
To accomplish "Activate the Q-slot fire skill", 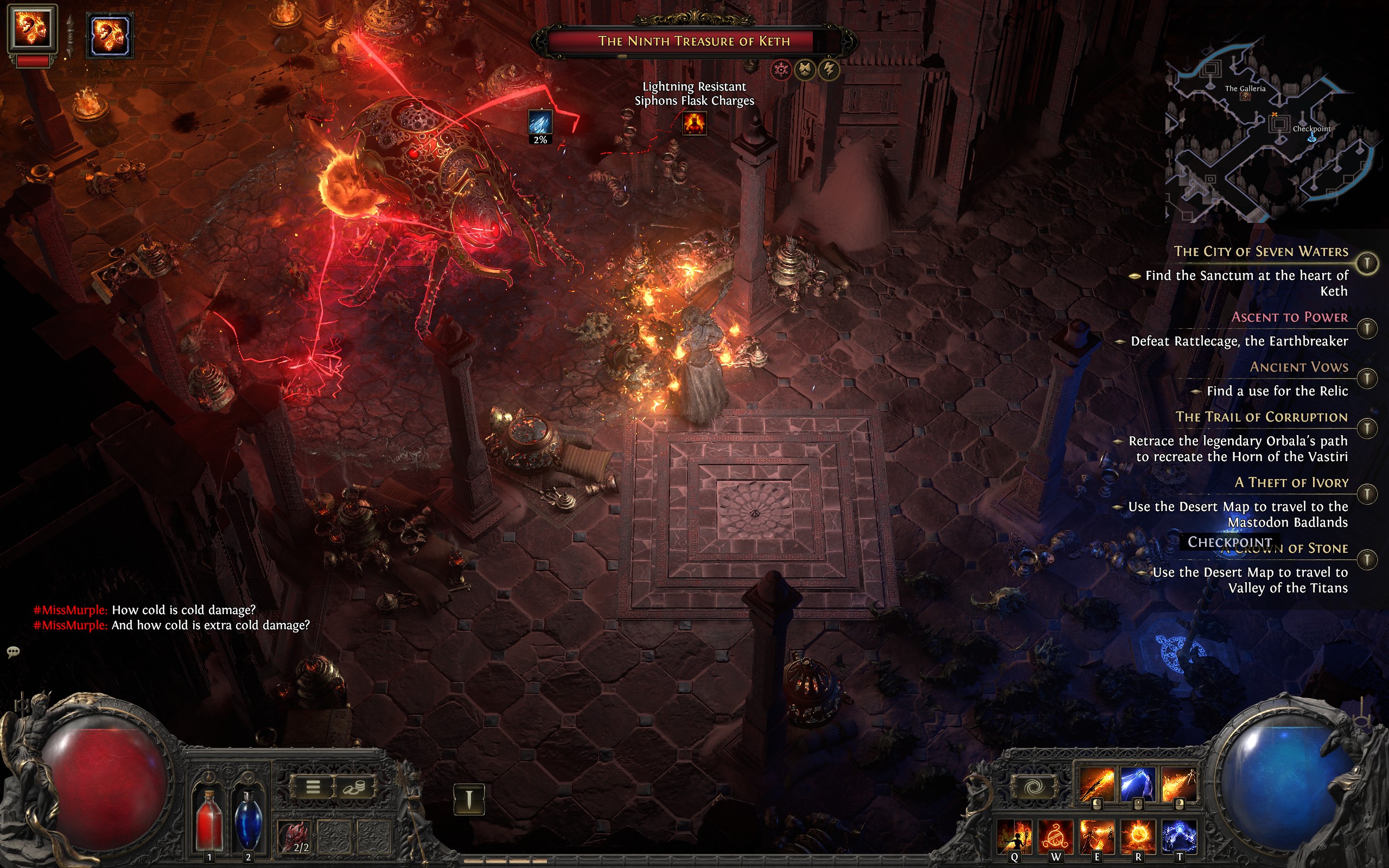I will click(x=1015, y=837).
